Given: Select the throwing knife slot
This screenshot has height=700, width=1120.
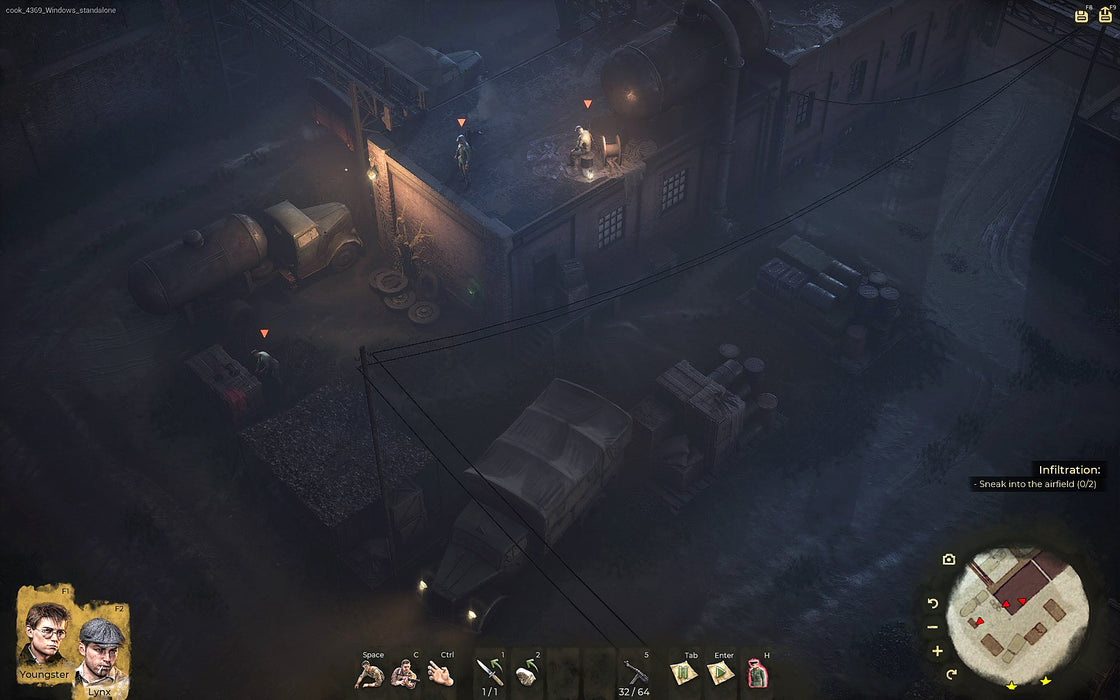Looking at the screenshot, I should click(490, 672).
